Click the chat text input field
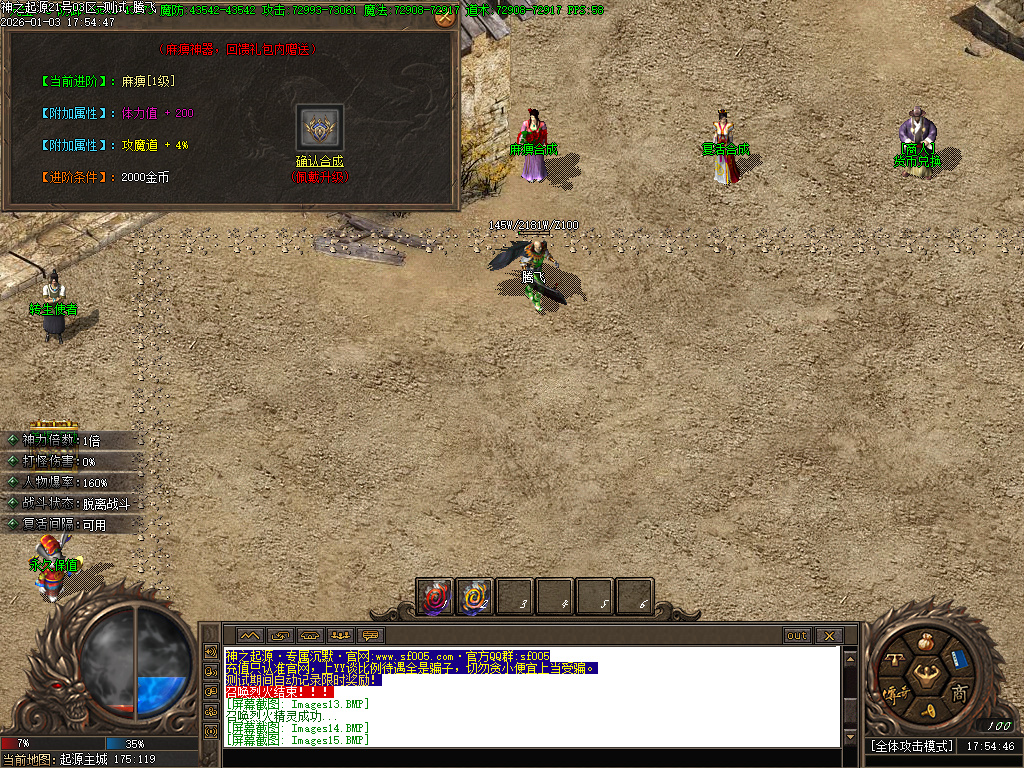Viewport: 1024px width, 768px height. (x=530, y=757)
